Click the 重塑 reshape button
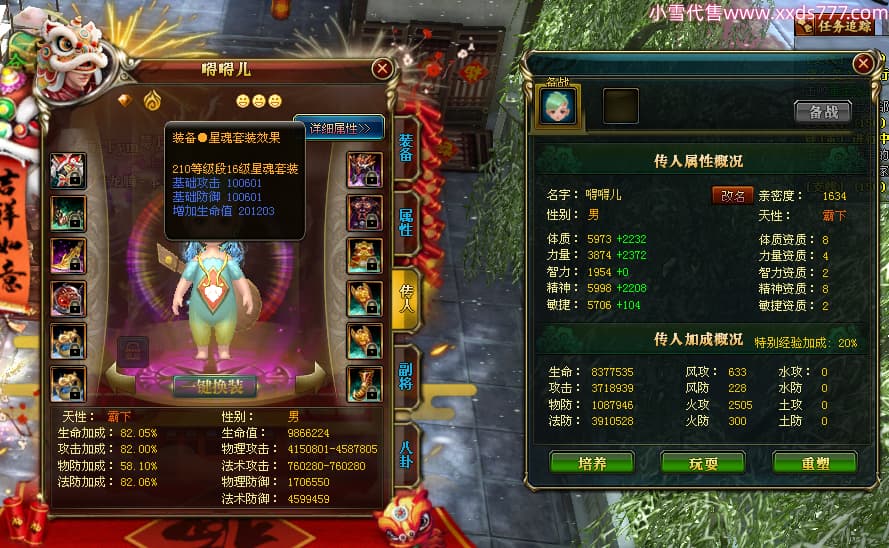This screenshot has width=889, height=548. [814, 463]
